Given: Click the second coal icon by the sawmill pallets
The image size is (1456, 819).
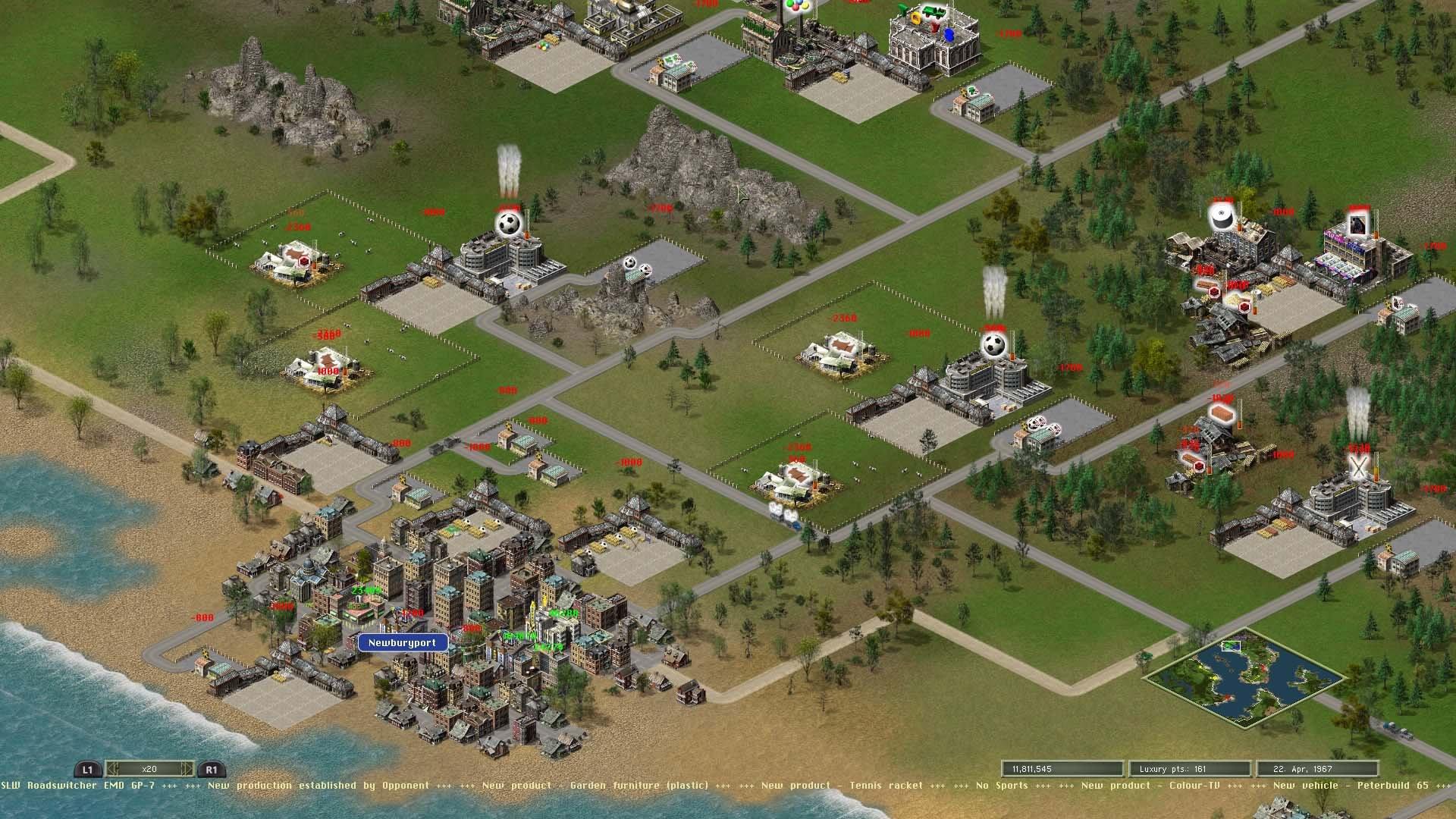Looking at the screenshot, I should click(1243, 307).
